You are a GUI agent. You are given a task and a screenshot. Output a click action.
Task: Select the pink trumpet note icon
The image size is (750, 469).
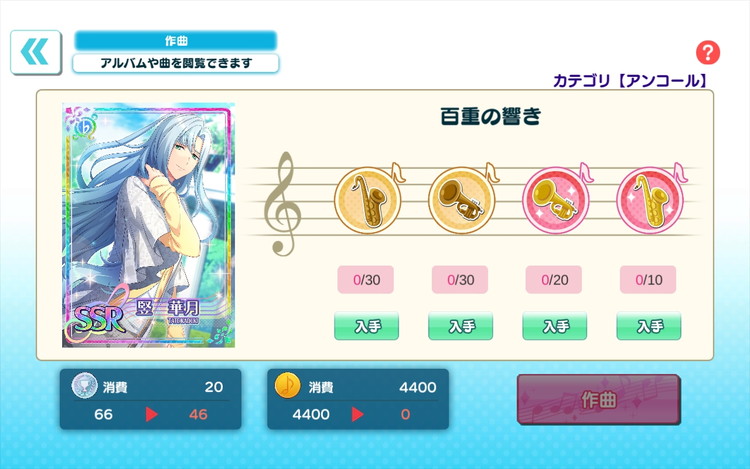(554, 199)
